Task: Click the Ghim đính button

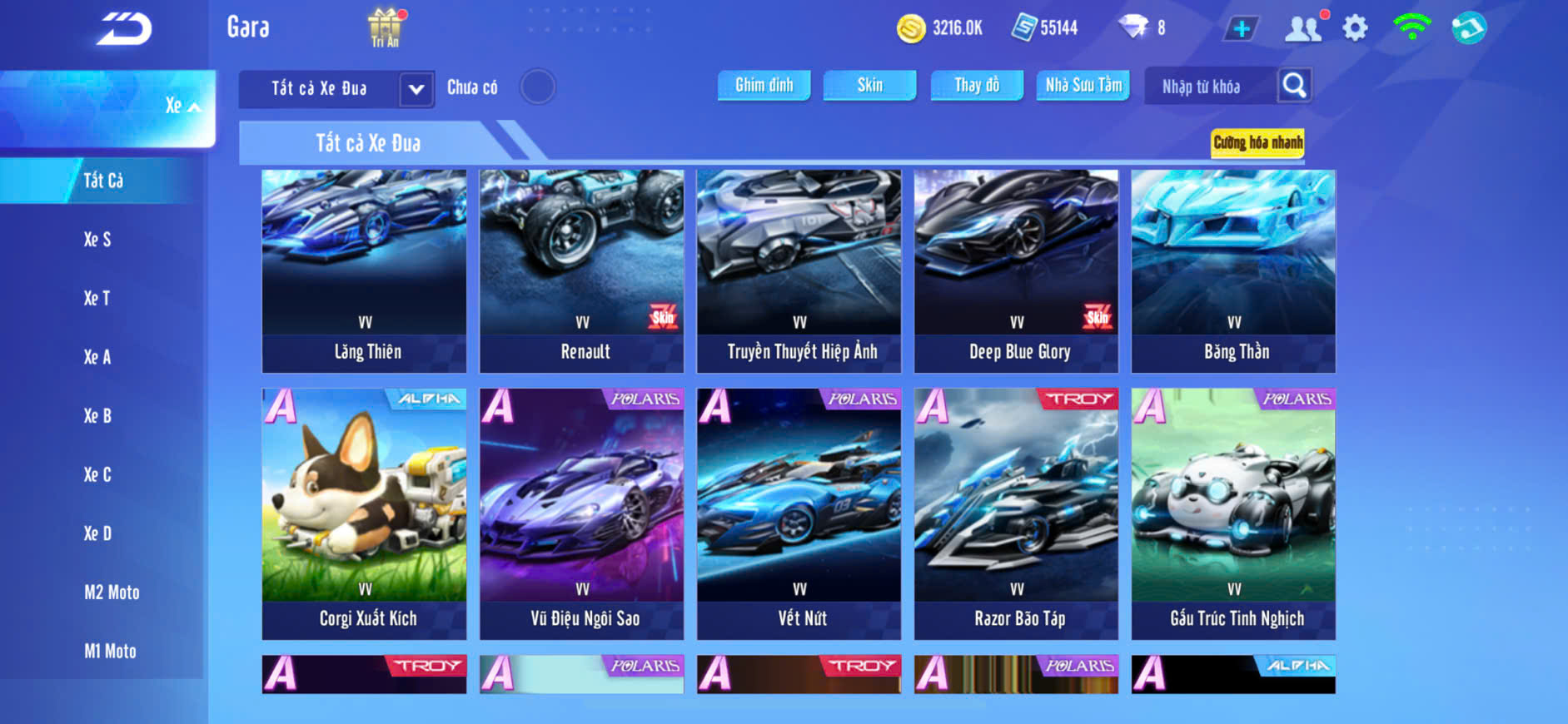Action: pyautogui.click(x=764, y=85)
